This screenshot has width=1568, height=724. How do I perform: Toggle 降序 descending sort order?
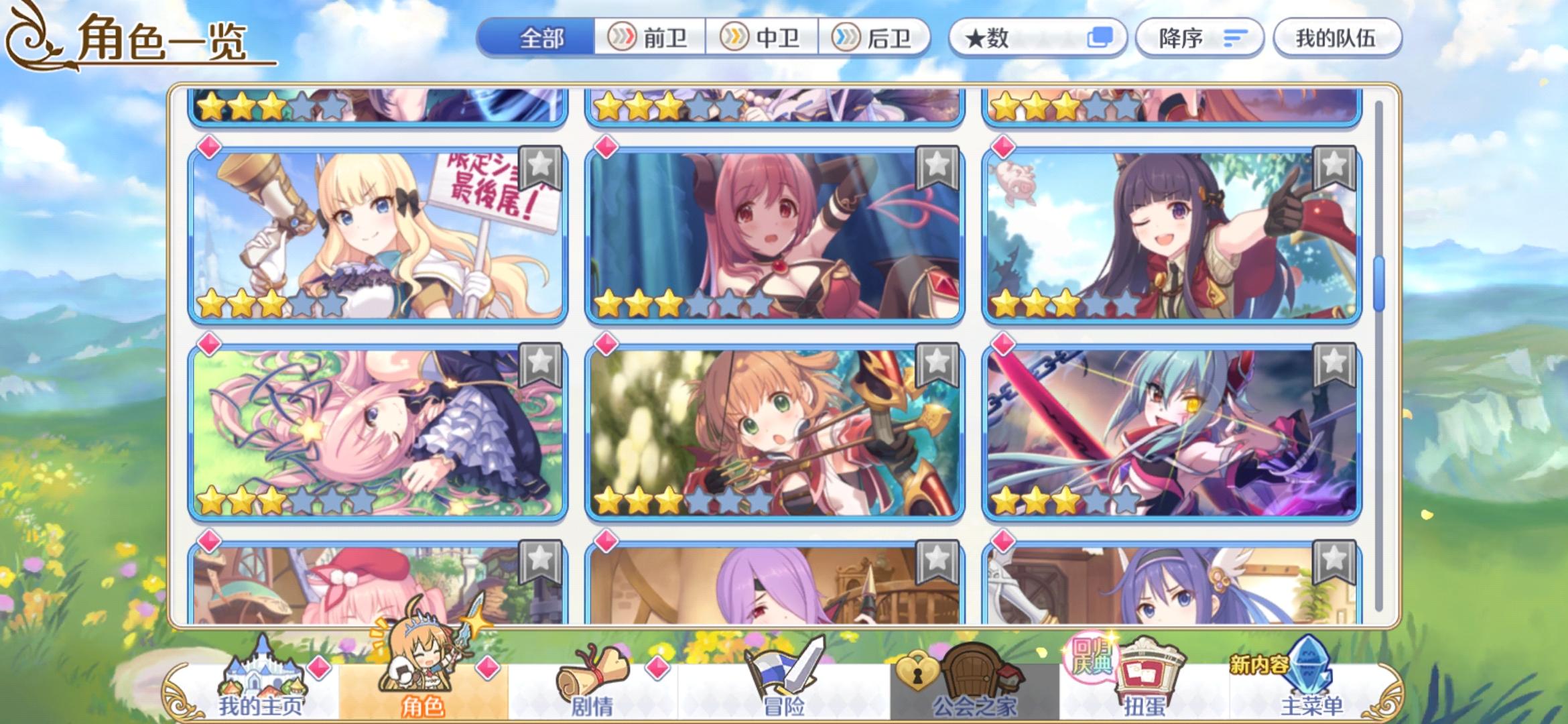1199,38
